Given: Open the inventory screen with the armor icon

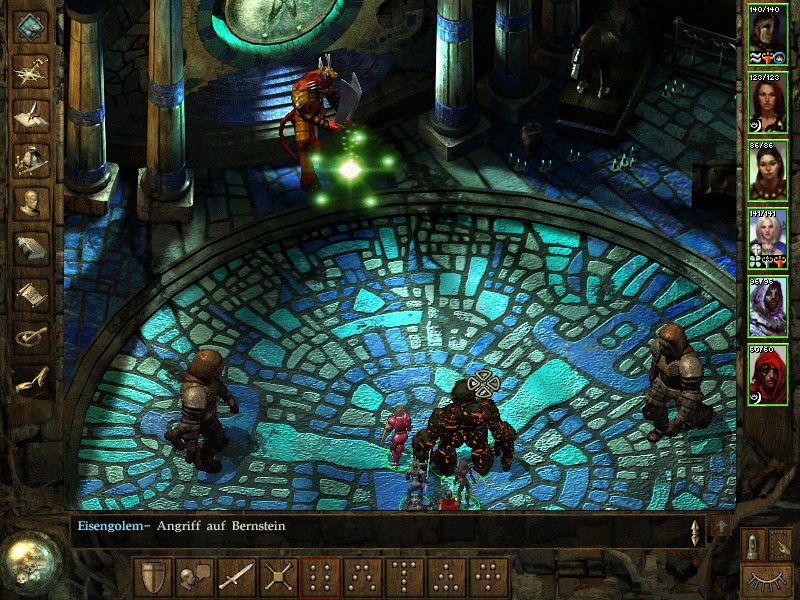Looking at the screenshot, I should (31, 159).
